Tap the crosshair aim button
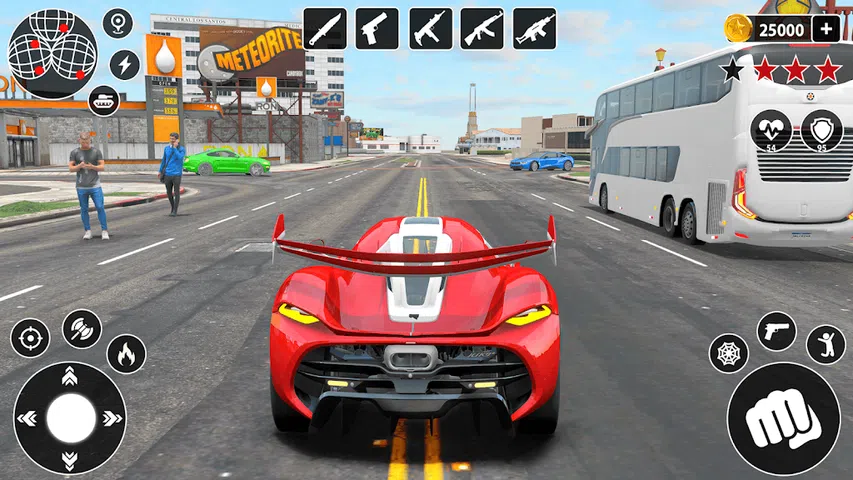853x480 pixels. [30, 338]
